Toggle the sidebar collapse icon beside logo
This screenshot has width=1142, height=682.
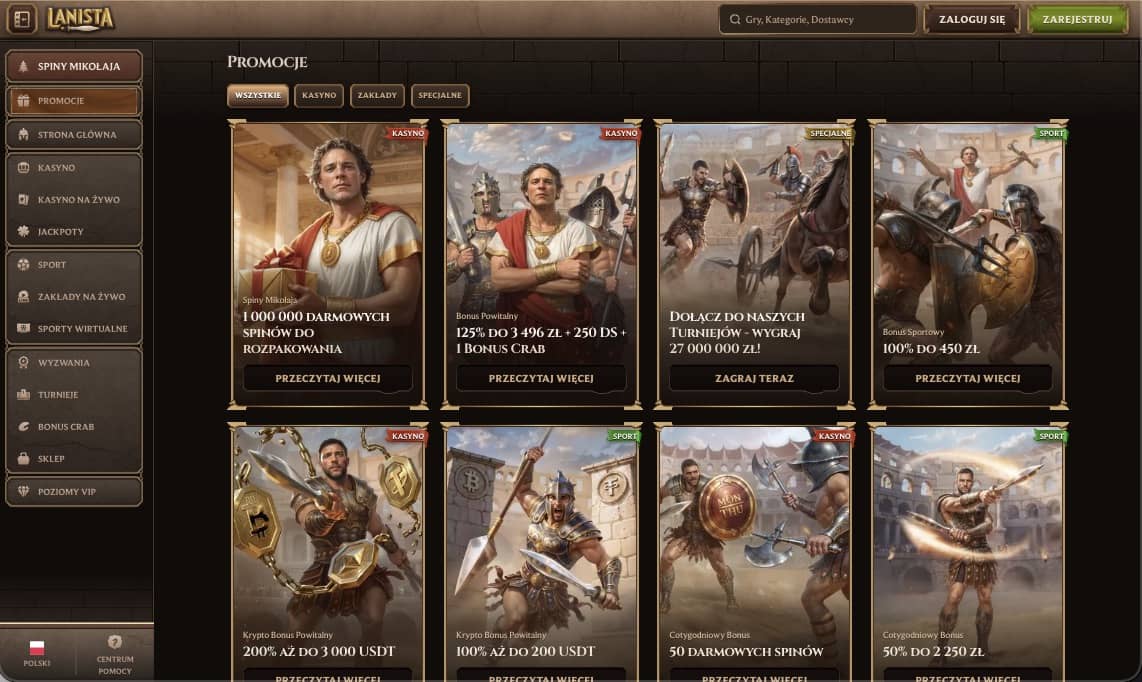tap(22, 19)
